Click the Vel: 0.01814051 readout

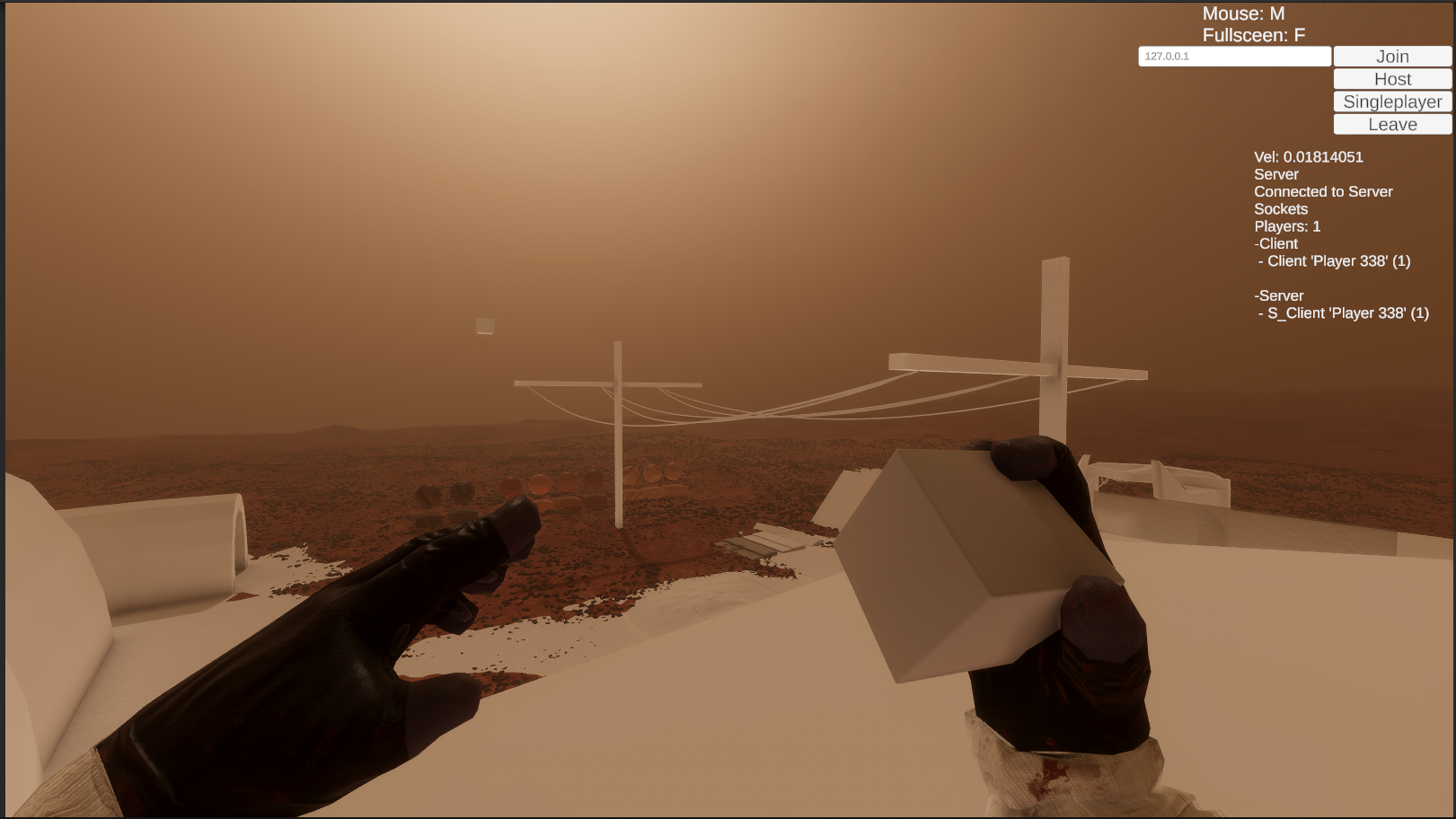click(1308, 157)
